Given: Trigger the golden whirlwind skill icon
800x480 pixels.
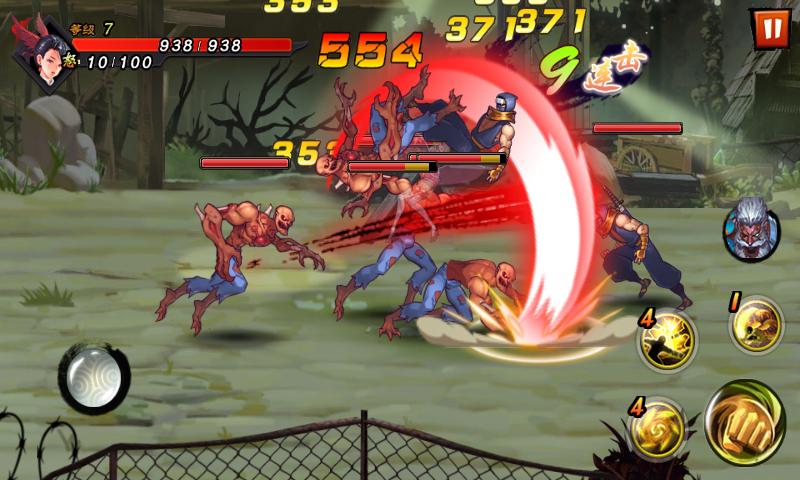Looking at the screenshot, I should pos(658,430).
